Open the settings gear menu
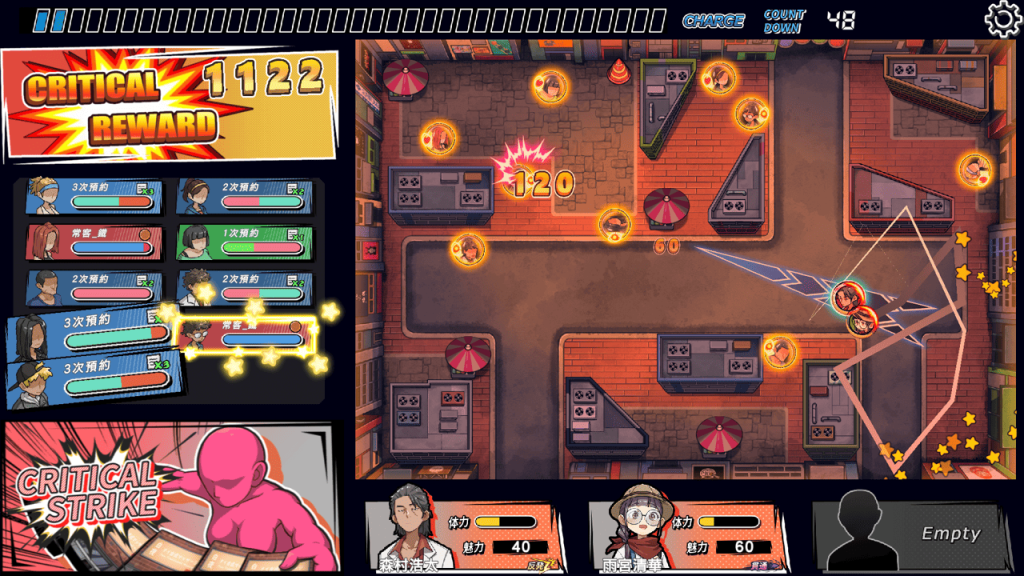The height and width of the screenshot is (576, 1024). point(1003,19)
